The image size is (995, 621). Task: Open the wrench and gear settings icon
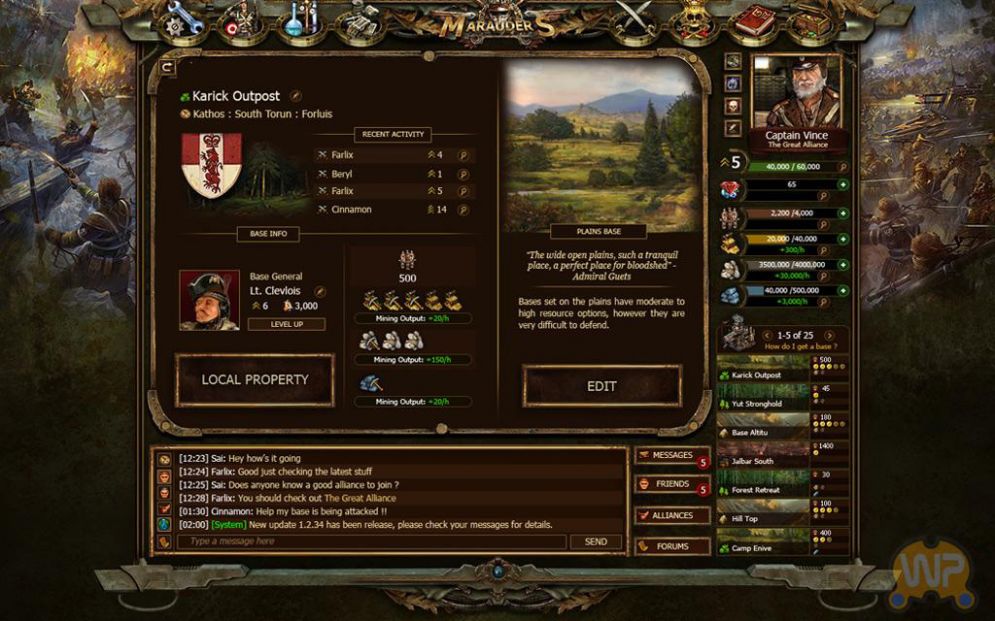pos(186,20)
